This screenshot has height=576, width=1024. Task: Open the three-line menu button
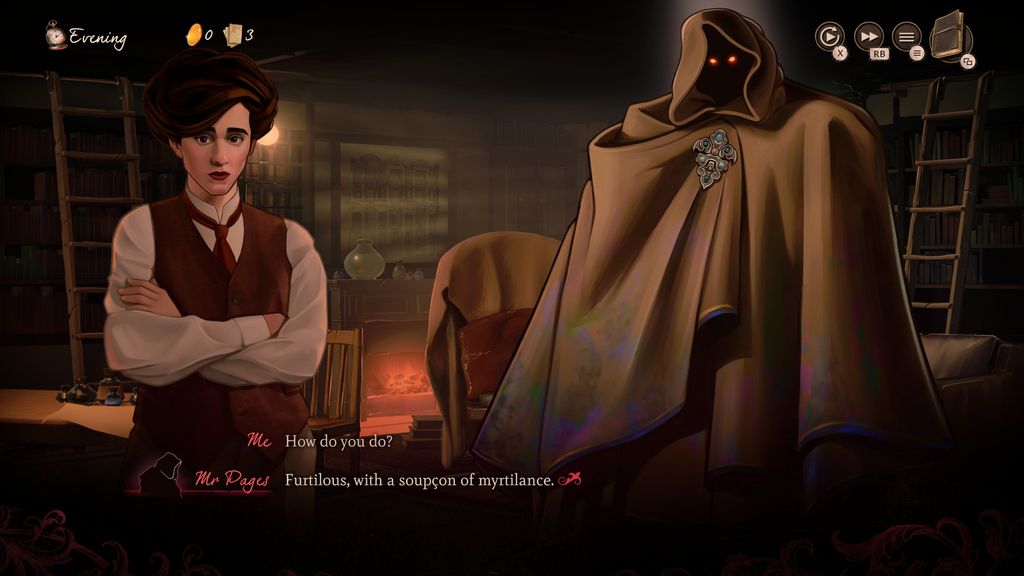point(906,37)
